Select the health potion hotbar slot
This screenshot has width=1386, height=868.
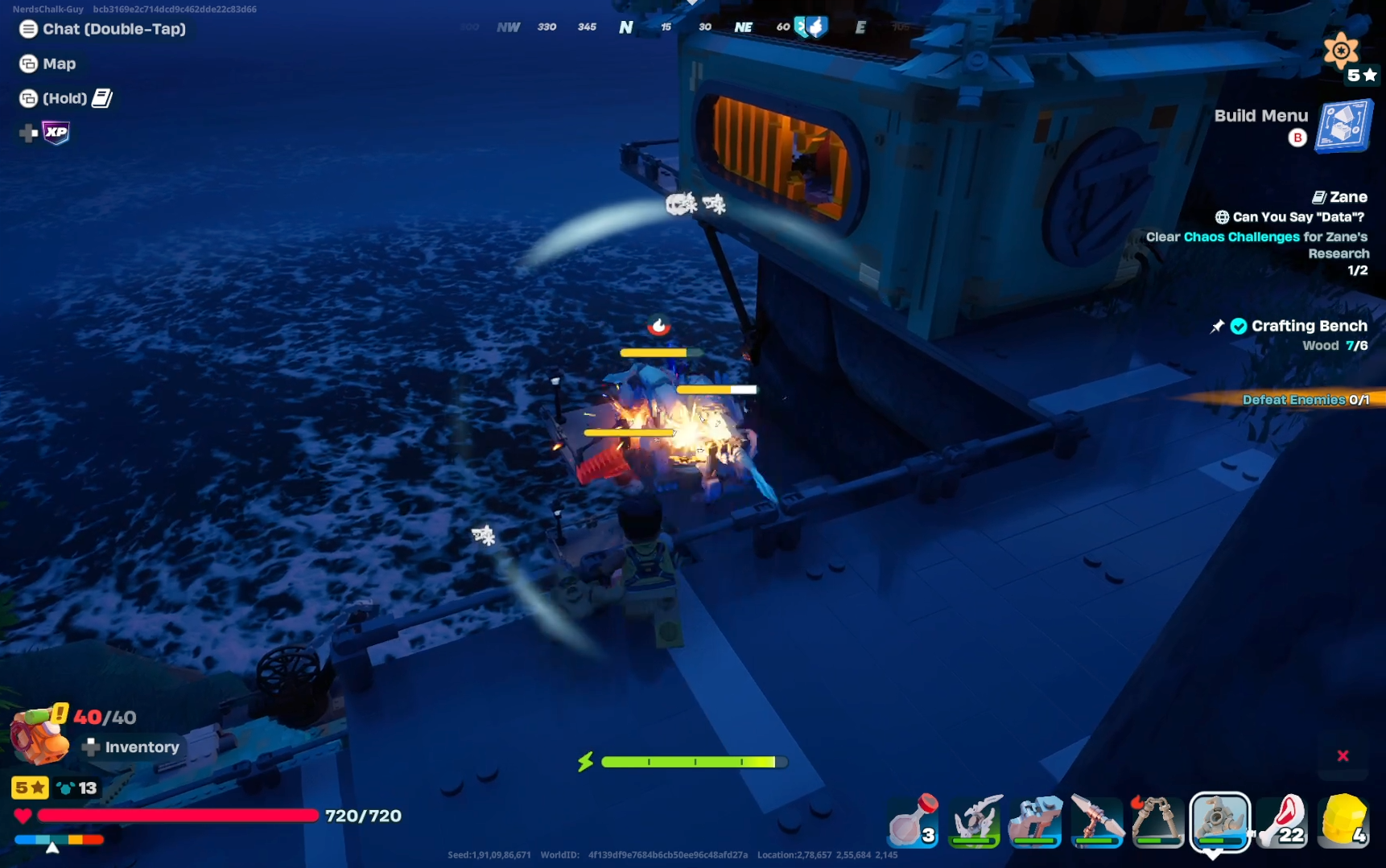click(914, 821)
